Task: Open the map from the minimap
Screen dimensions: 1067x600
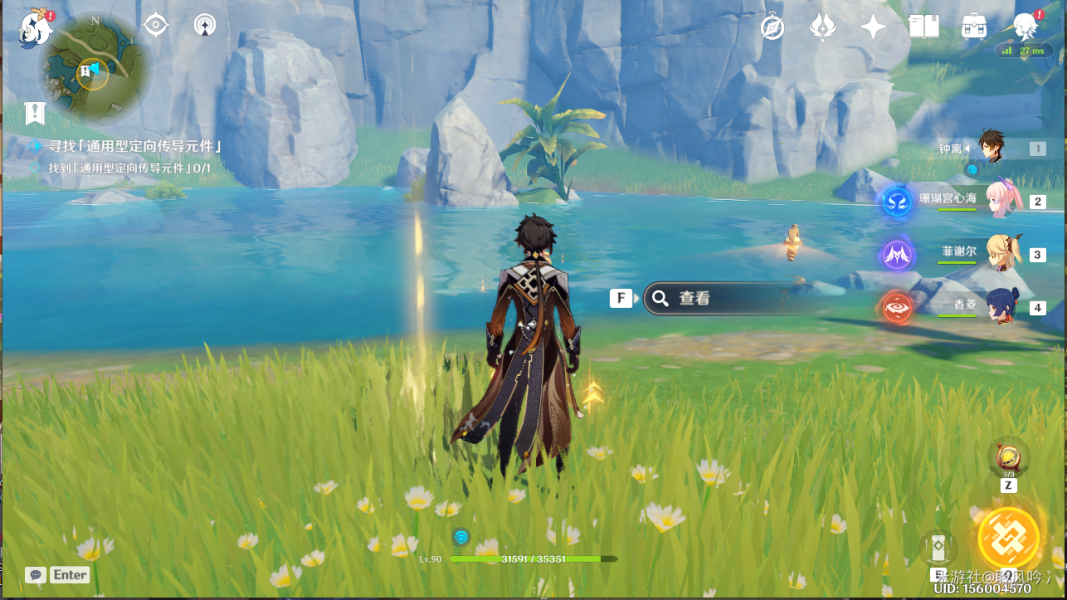Action: (x=94, y=69)
